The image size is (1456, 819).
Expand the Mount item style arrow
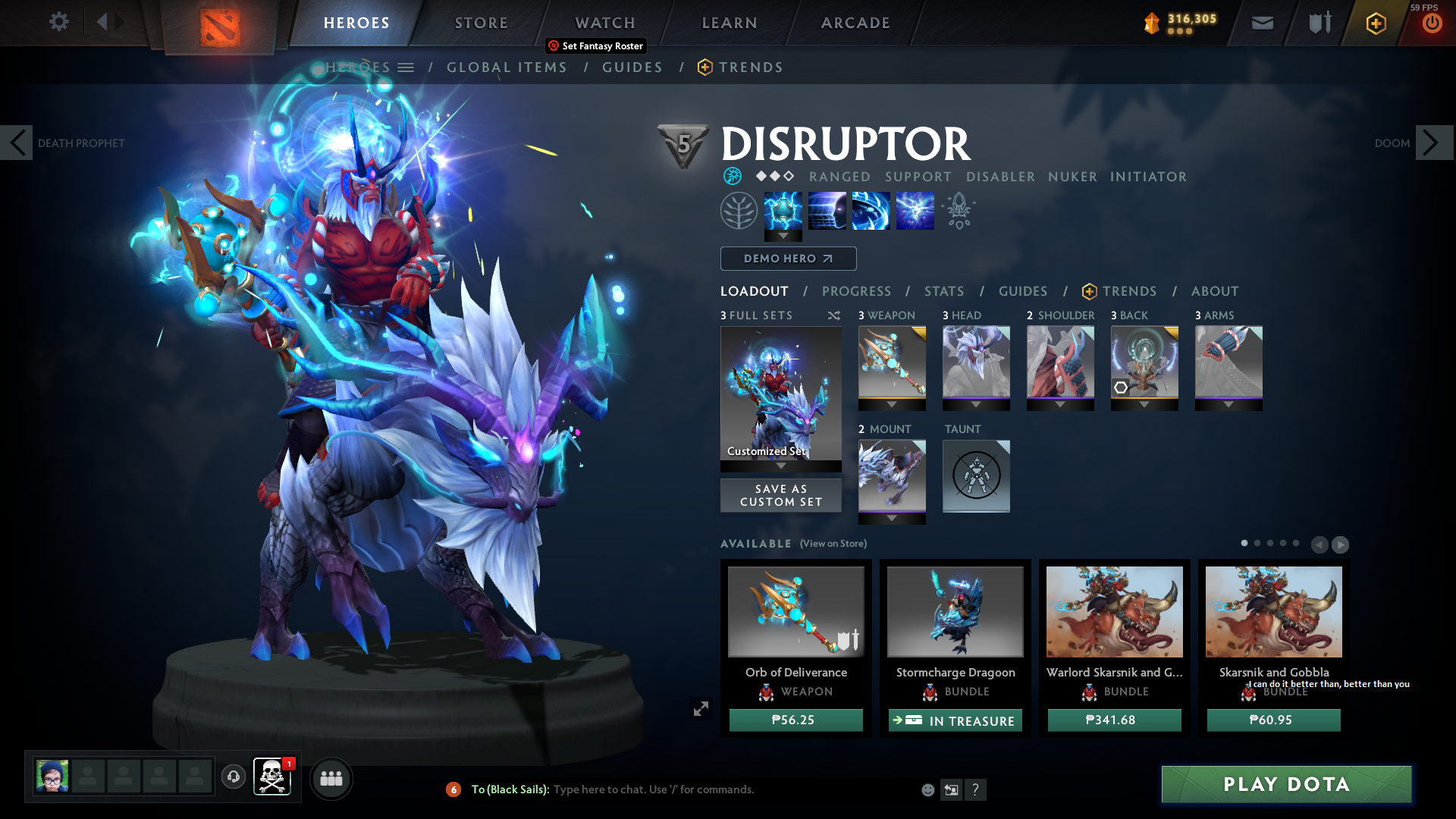tap(892, 519)
